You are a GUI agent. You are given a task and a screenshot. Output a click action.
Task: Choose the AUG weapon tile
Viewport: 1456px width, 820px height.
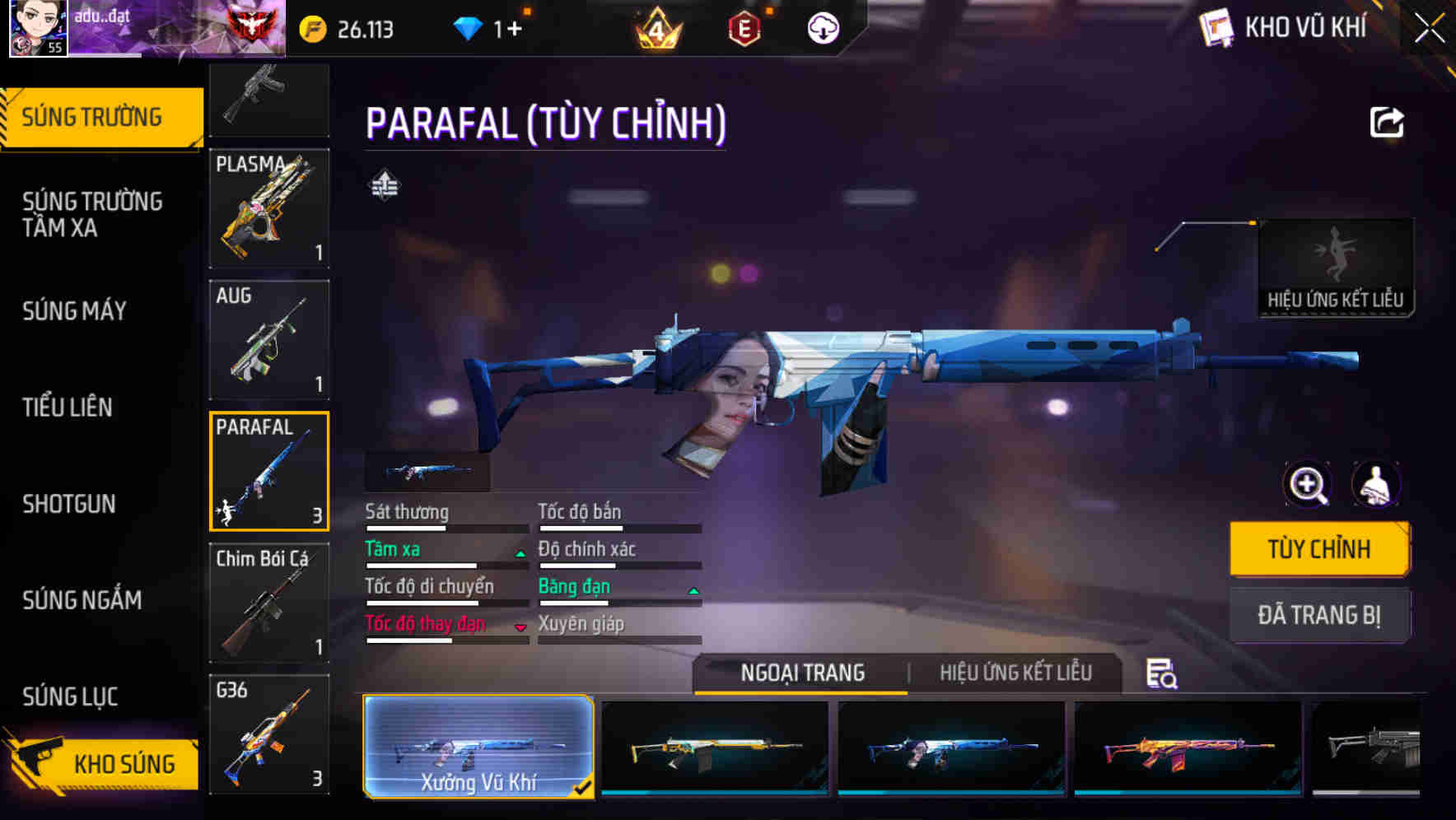click(x=269, y=340)
